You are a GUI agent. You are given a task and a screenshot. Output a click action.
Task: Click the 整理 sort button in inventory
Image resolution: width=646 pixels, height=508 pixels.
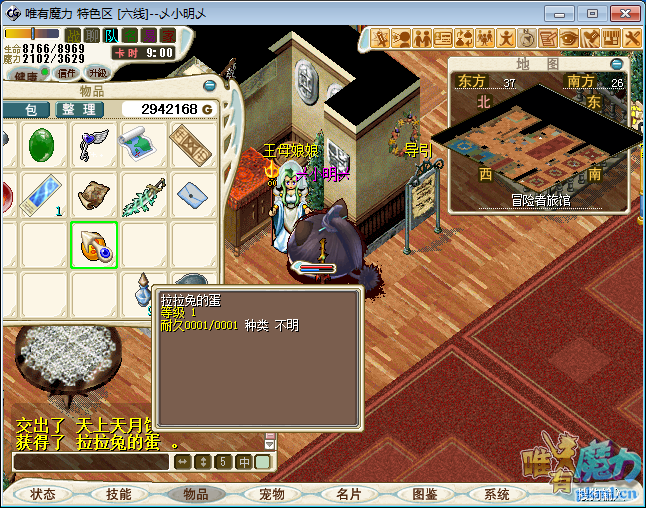pyautogui.click(x=76, y=109)
